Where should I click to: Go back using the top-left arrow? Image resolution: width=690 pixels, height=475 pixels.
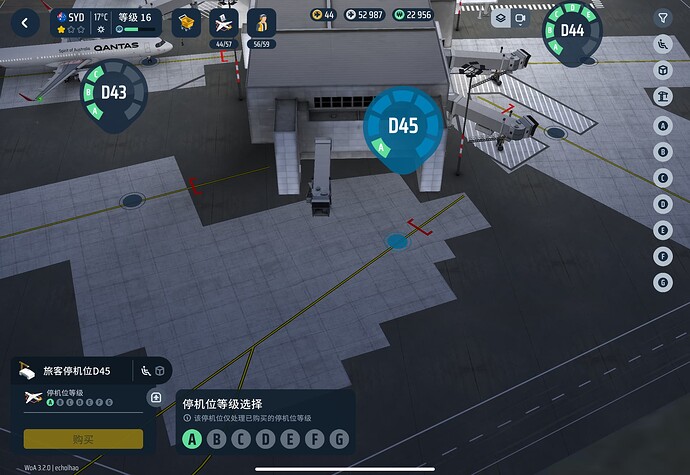[23, 19]
